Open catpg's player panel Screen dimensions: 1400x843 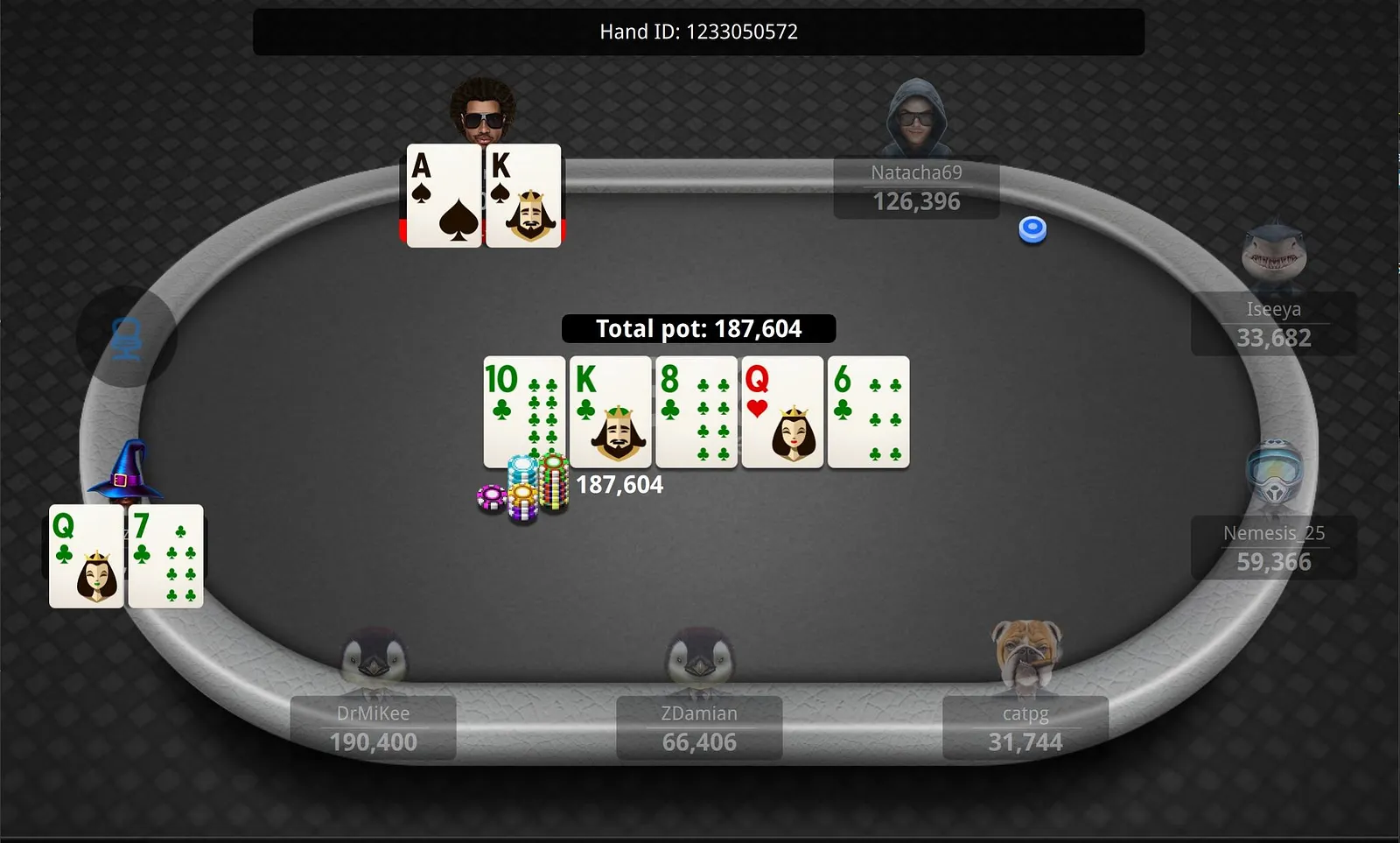point(1025,728)
